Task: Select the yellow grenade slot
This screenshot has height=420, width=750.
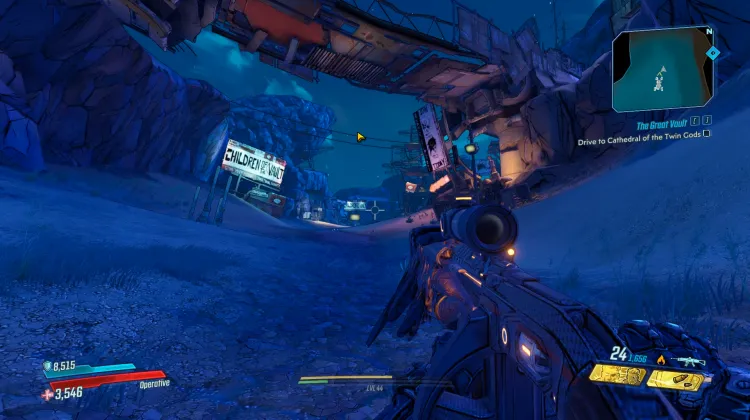Action: pyautogui.click(x=616, y=375)
